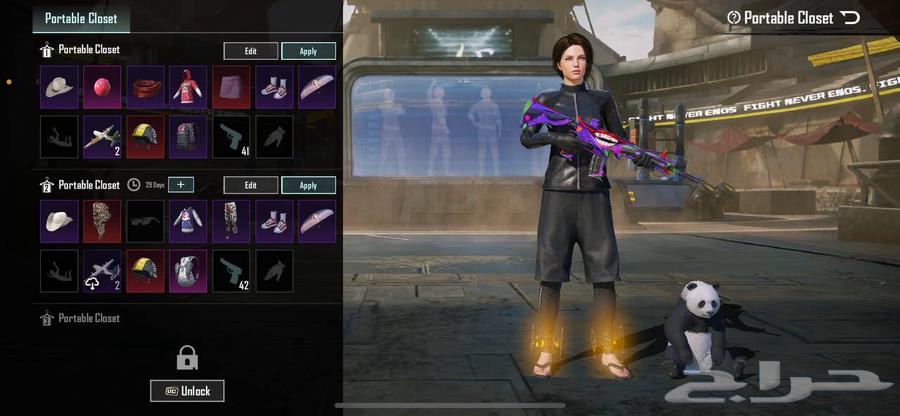This screenshot has width=900, height=416.
Task: Choose the pistol slot numbered 42
Action: pyautogui.click(x=231, y=271)
